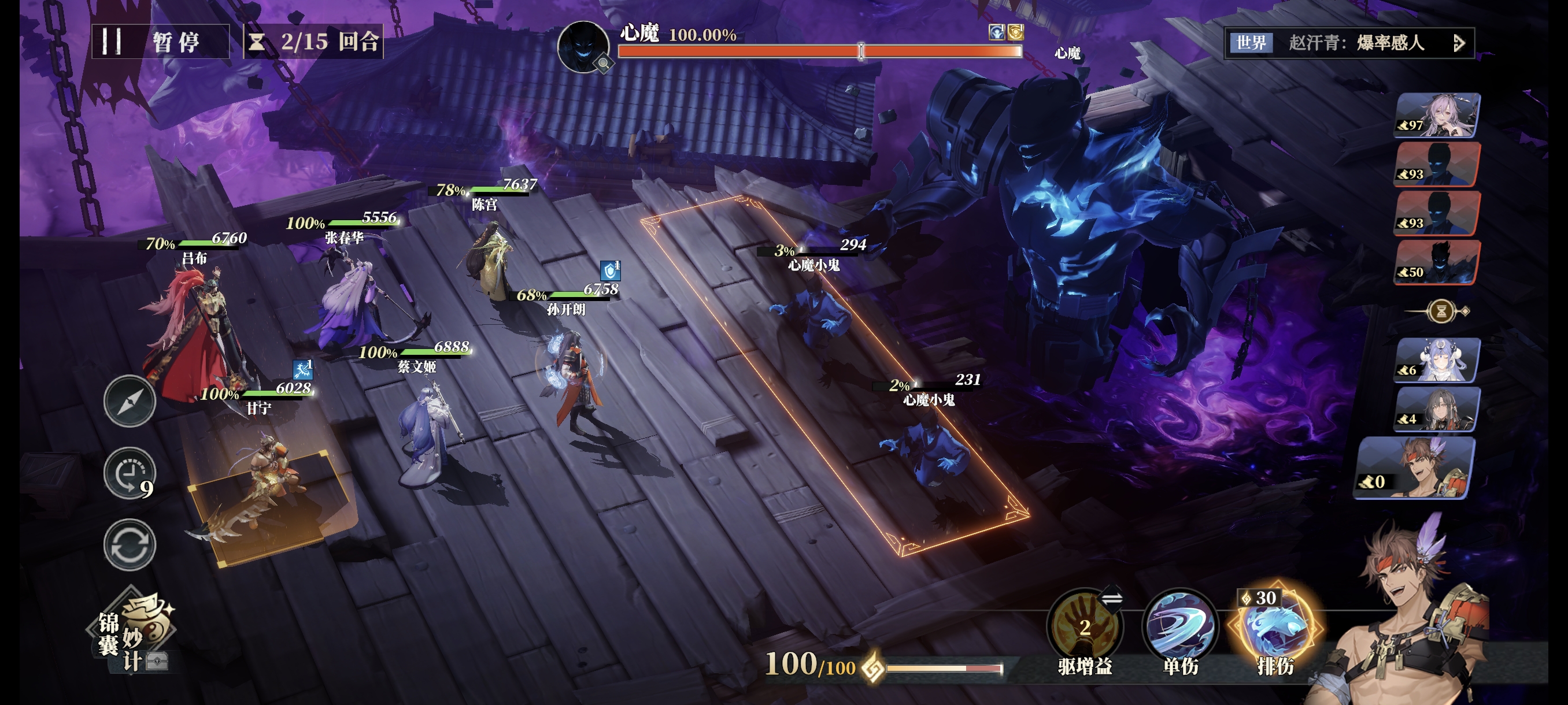Select the dark-haired portrait with speed 4

(x=1437, y=409)
